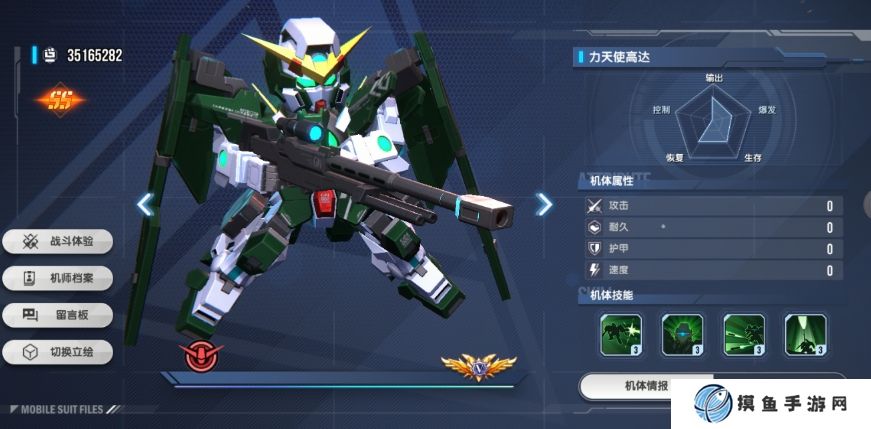
Task: Open the 机师档案 pilot profile
Action: click(x=58, y=278)
